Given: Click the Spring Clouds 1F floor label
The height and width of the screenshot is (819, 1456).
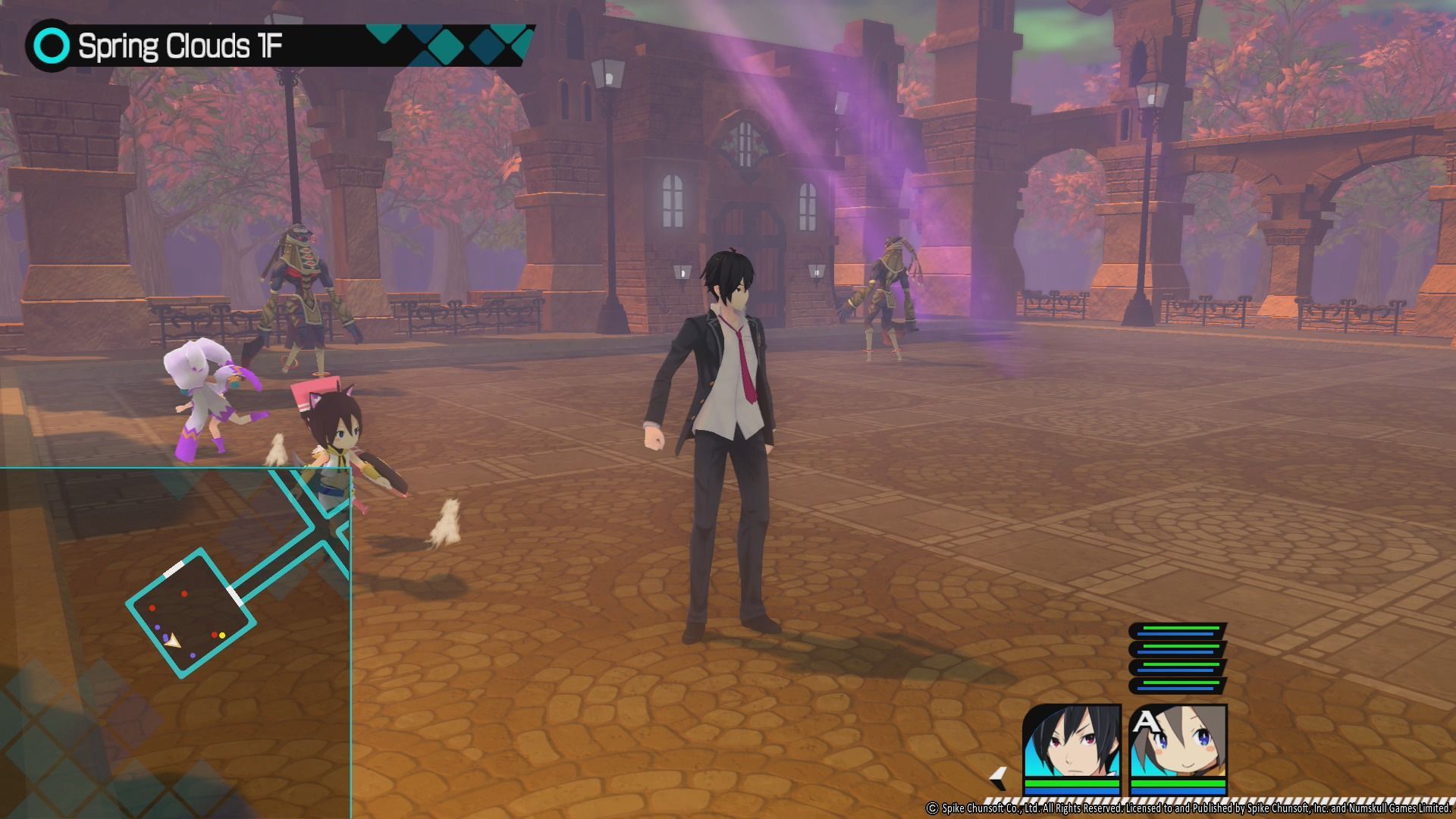Looking at the screenshot, I should (x=180, y=46).
